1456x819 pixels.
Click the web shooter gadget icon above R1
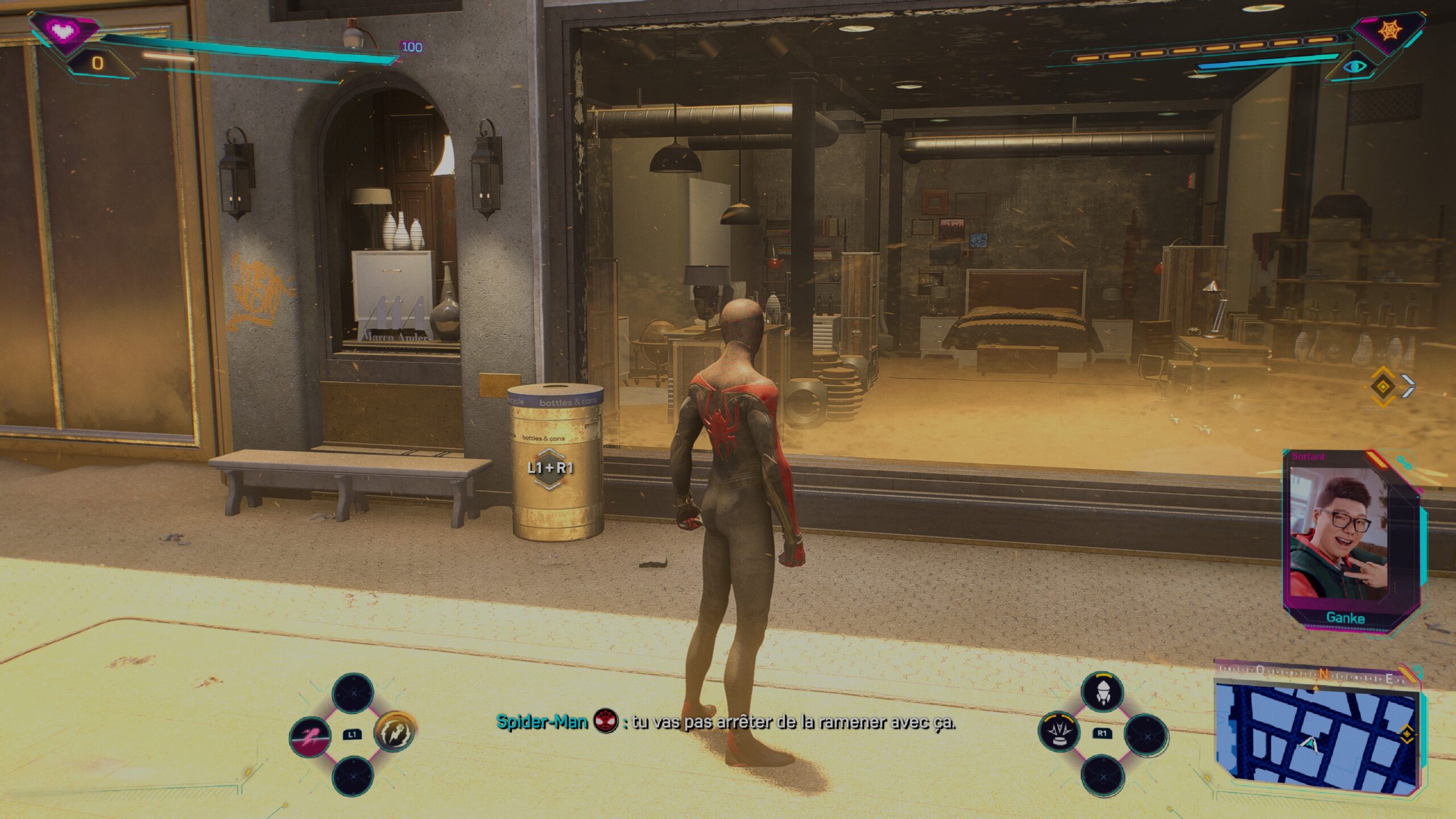pyautogui.click(x=1103, y=691)
